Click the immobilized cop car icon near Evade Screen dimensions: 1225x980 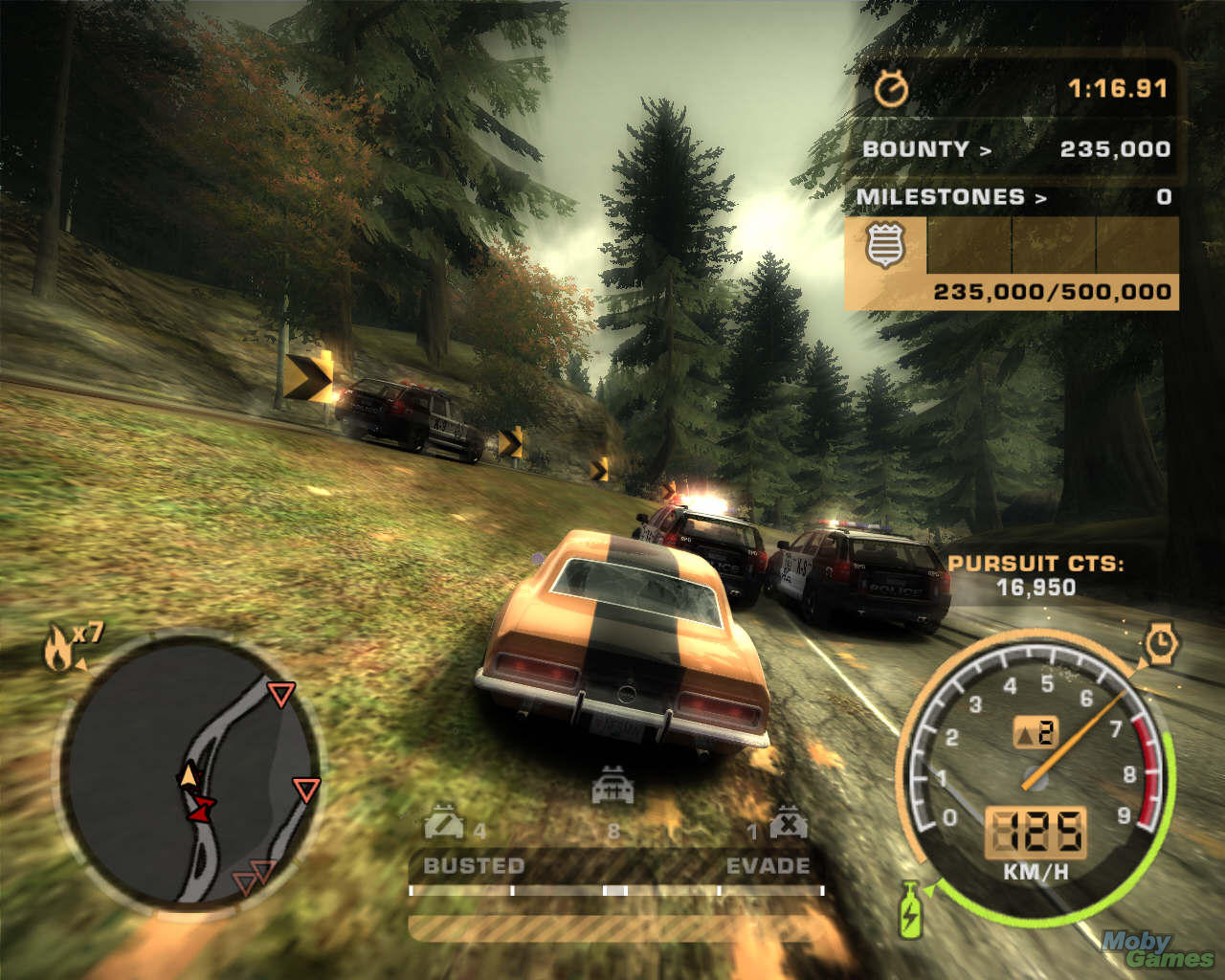pyautogui.click(x=788, y=823)
